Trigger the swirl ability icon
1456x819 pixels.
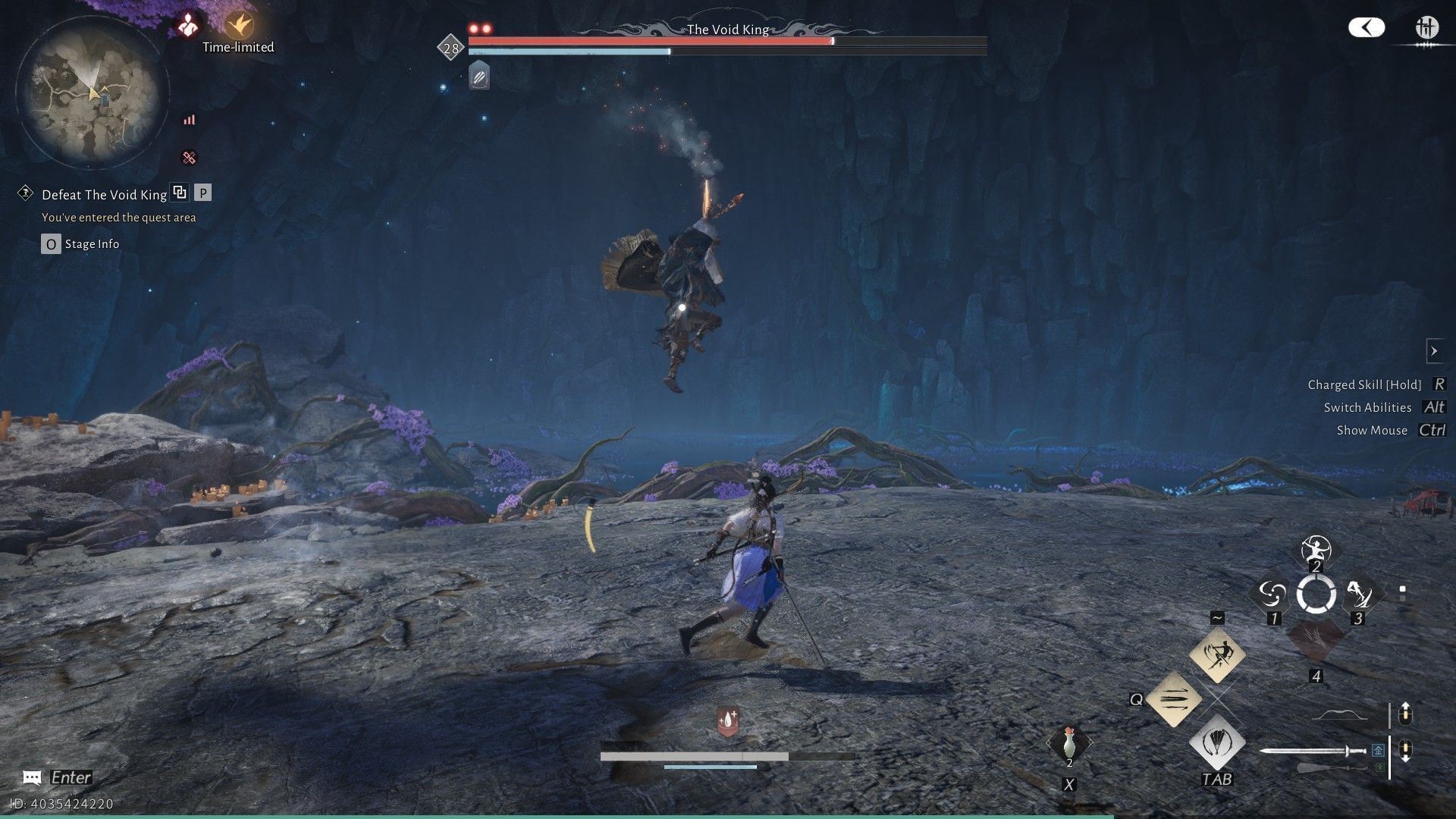(1272, 594)
